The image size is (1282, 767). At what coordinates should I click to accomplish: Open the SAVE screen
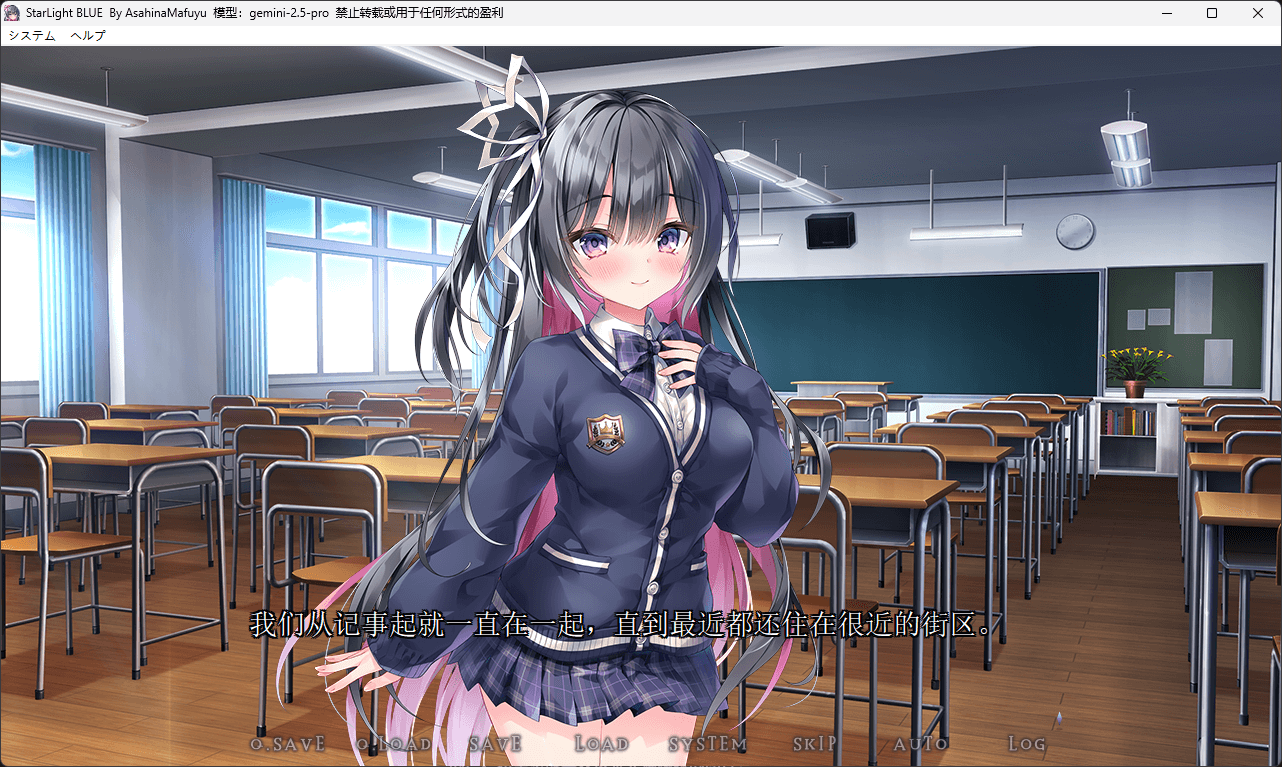pos(494,743)
